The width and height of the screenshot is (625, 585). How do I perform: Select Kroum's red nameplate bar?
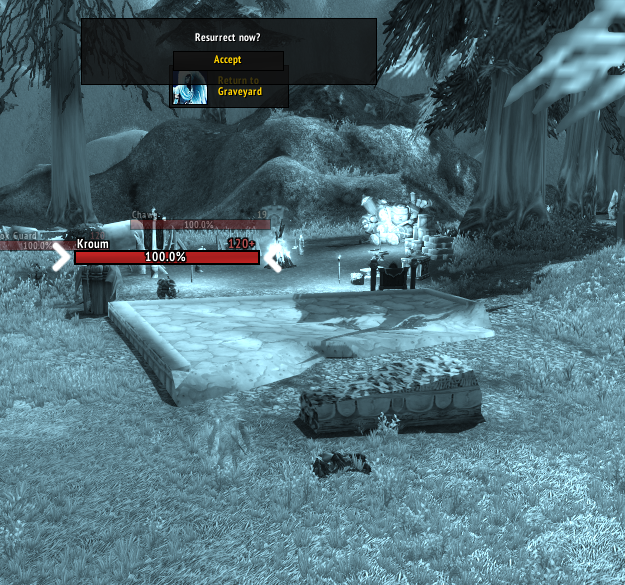tap(166, 257)
